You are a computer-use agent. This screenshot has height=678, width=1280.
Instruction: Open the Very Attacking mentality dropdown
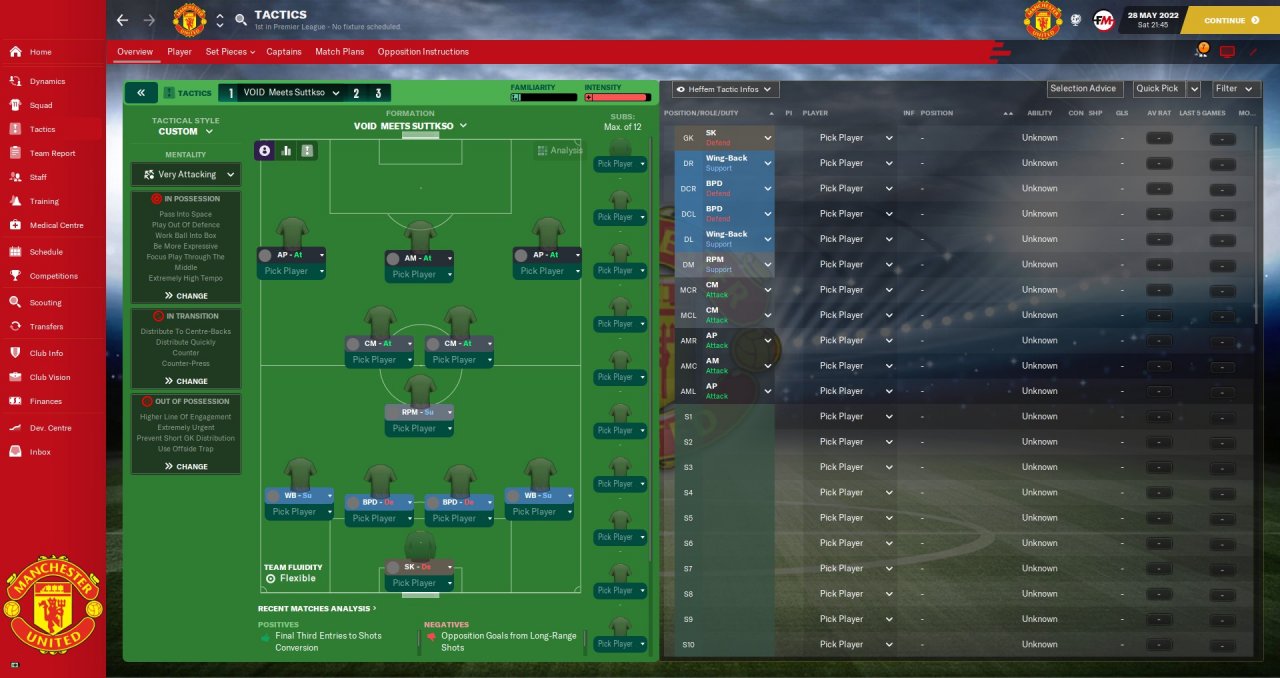click(186, 175)
